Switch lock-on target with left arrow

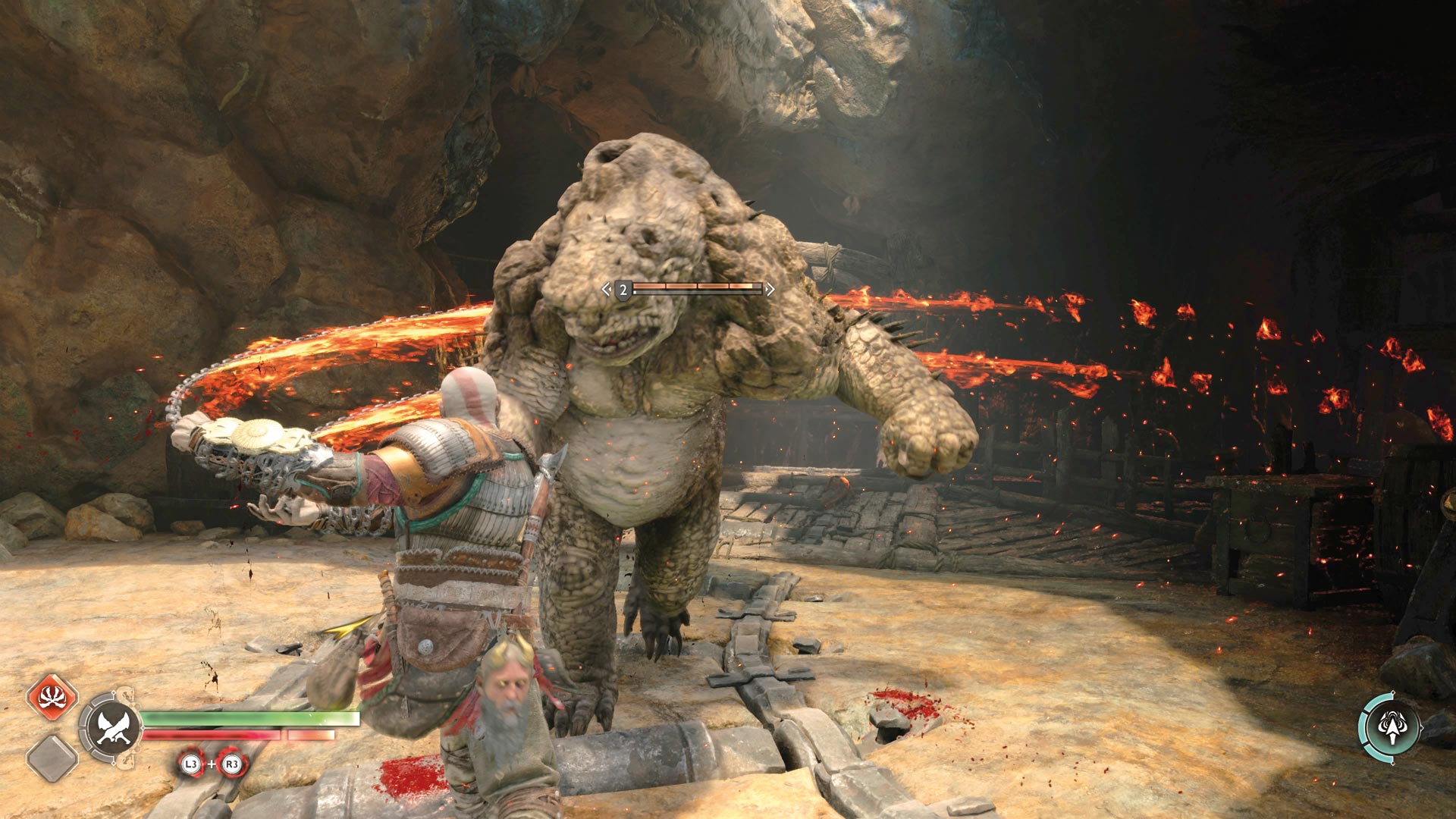(x=606, y=289)
